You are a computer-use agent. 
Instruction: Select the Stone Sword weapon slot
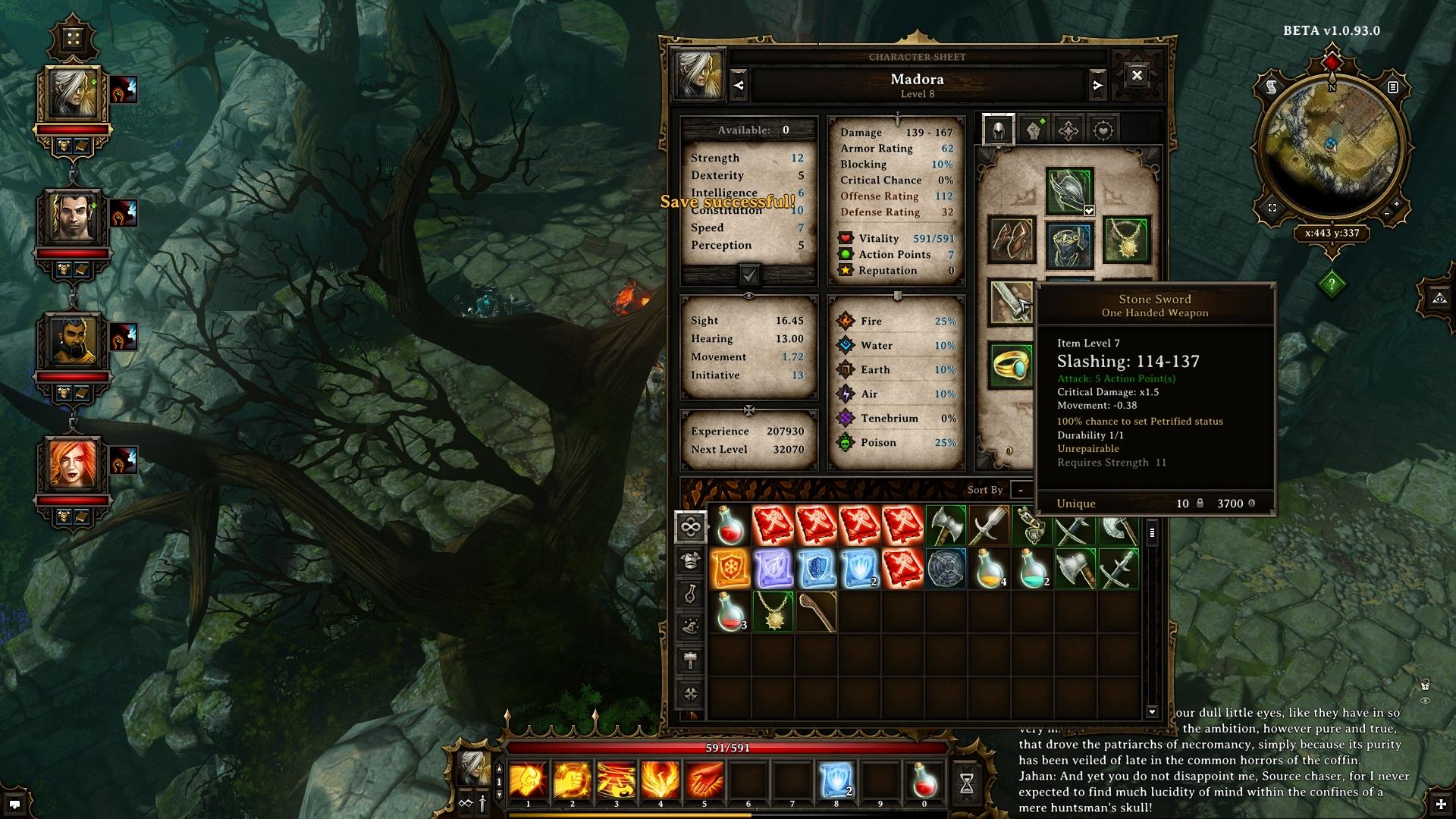[1011, 303]
